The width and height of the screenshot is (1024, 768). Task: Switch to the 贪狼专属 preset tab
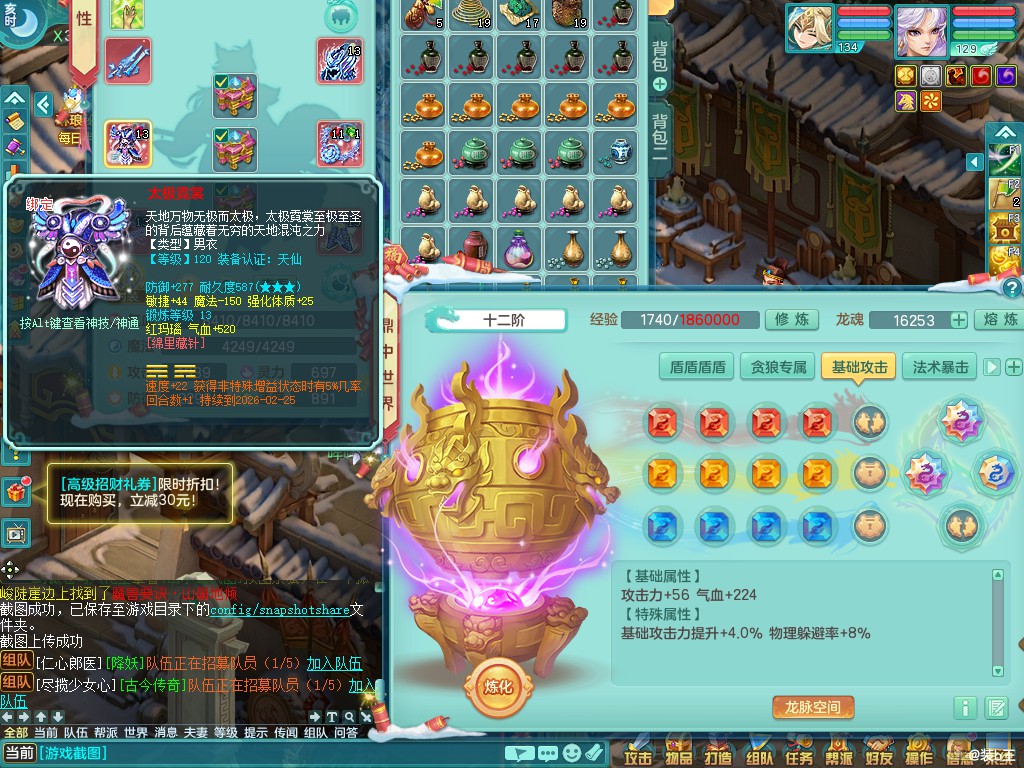point(778,367)
